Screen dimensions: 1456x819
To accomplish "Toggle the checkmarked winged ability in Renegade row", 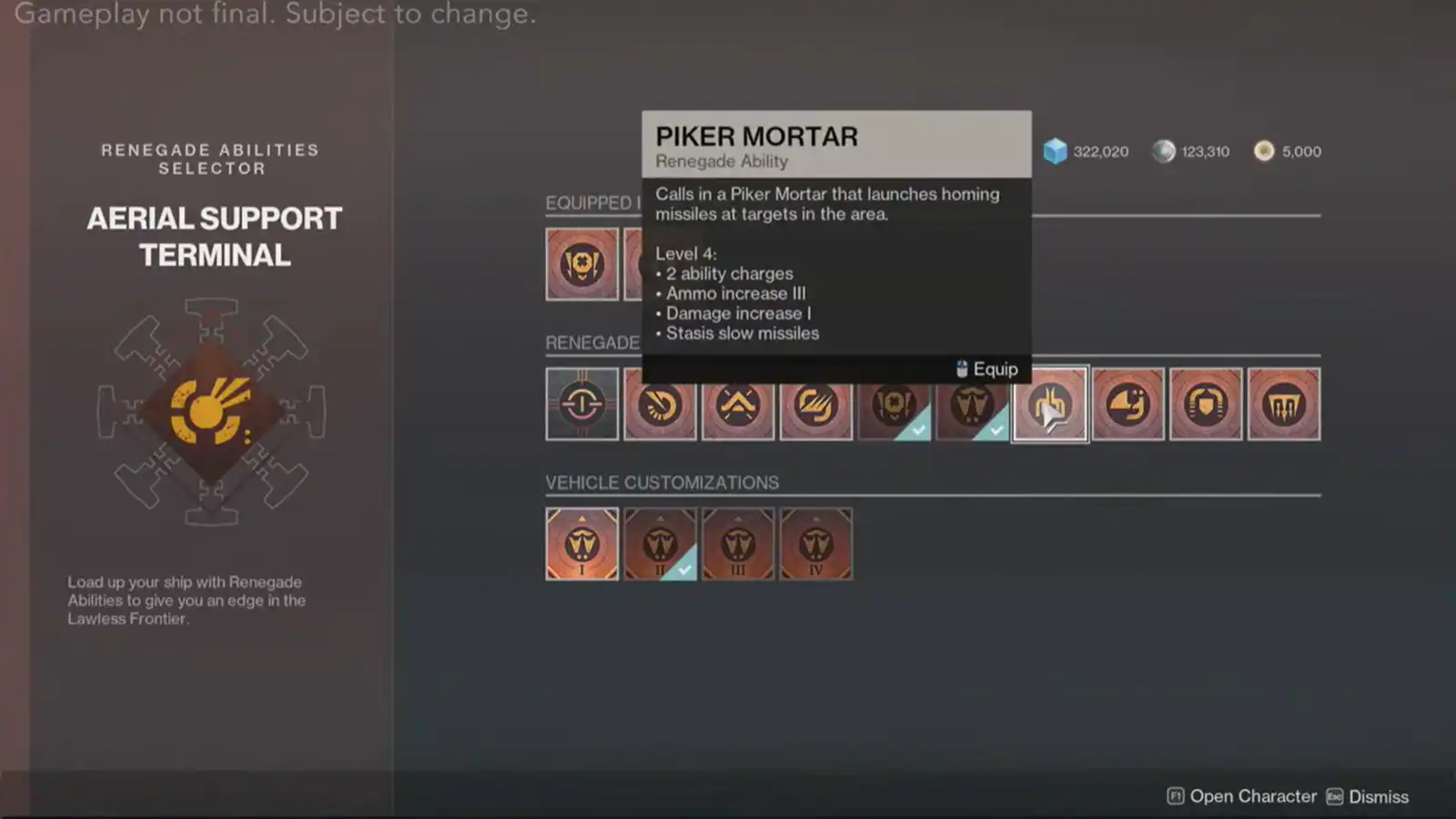I will pyautogui.click(x=973, y=403).
